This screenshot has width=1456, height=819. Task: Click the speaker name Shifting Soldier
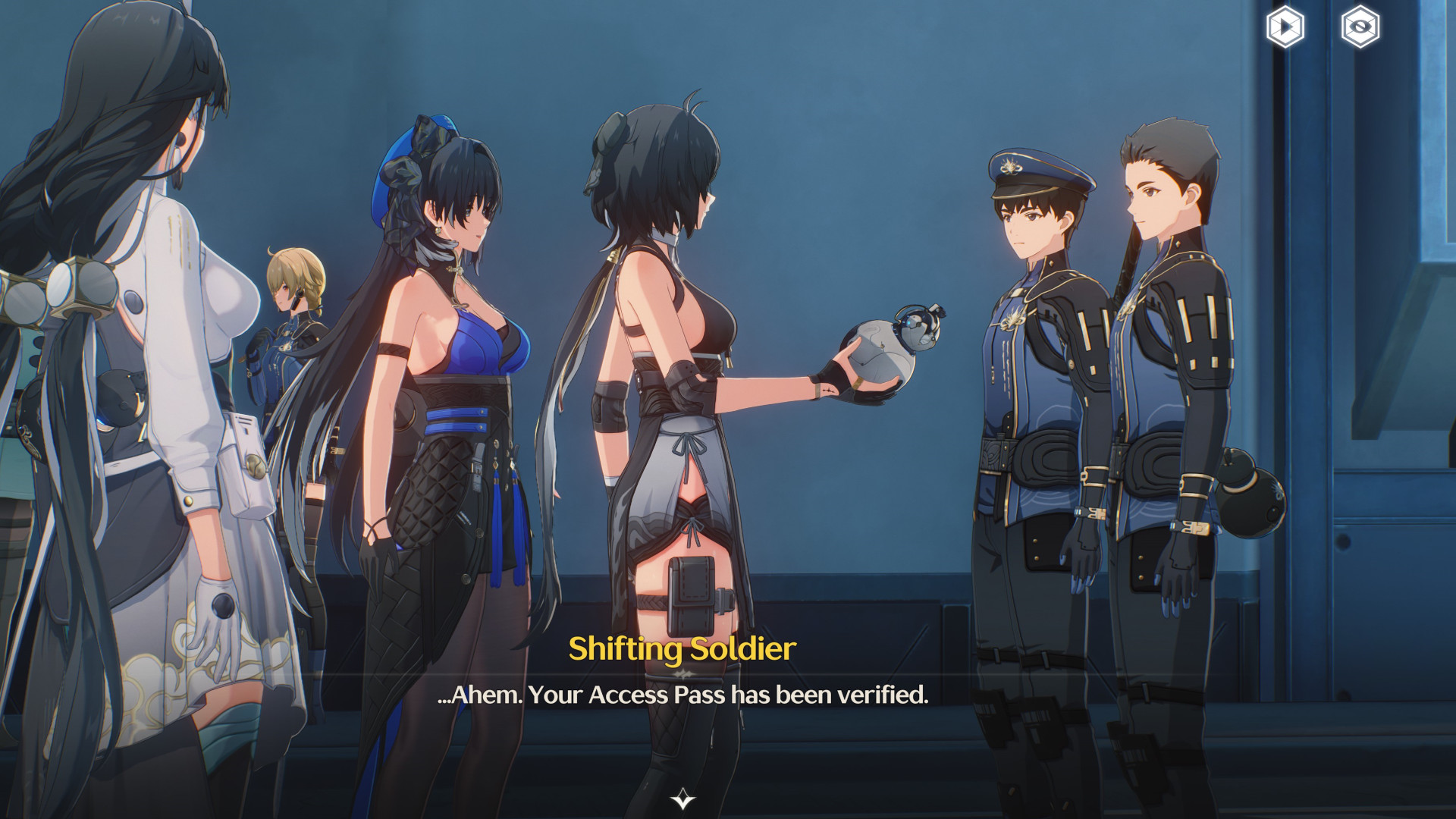(x=681, y=648)
